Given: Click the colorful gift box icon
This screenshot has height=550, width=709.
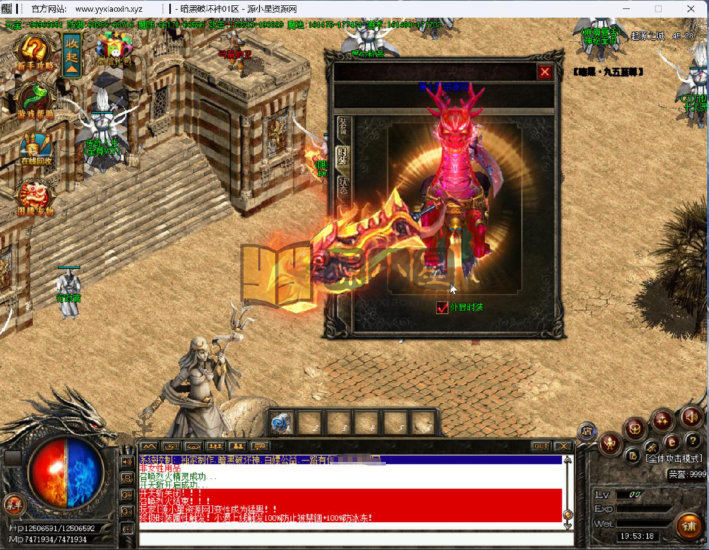Looking at the screenshot, I should pos(113,45).
